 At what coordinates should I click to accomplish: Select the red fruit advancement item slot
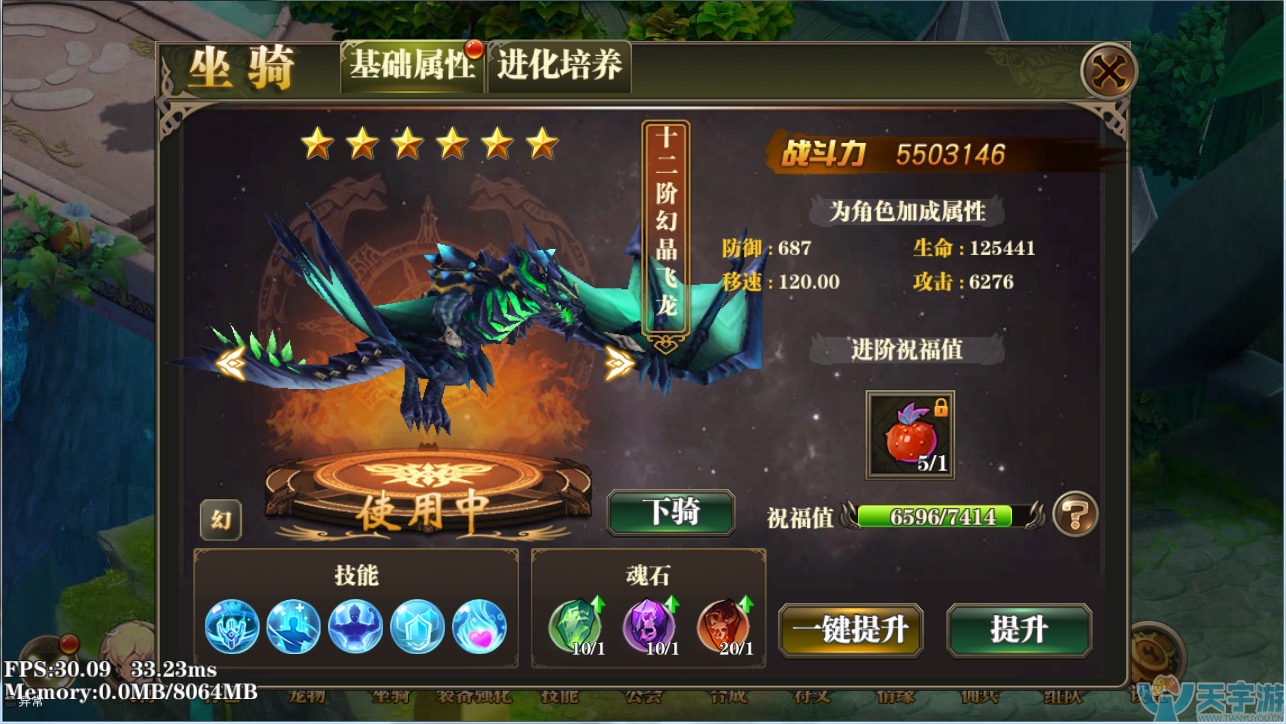point(909,435)
